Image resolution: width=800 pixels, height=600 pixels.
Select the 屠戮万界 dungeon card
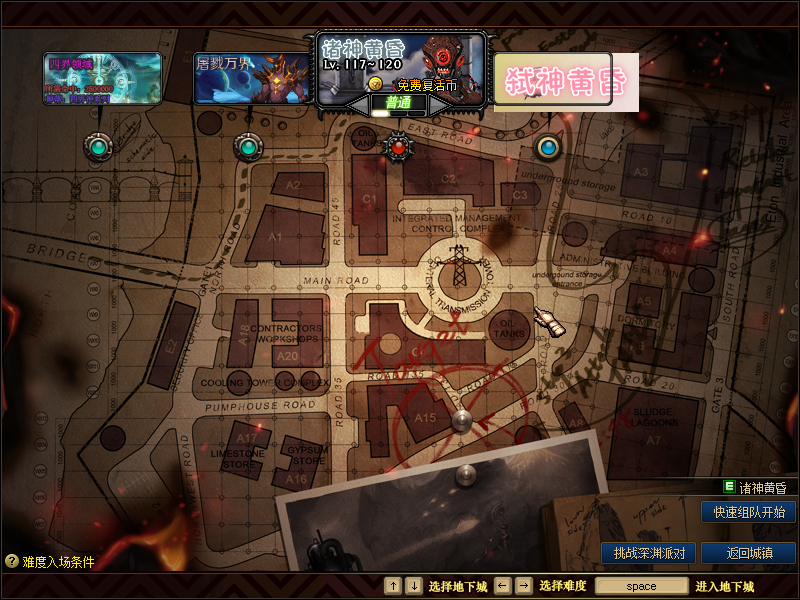252,78
